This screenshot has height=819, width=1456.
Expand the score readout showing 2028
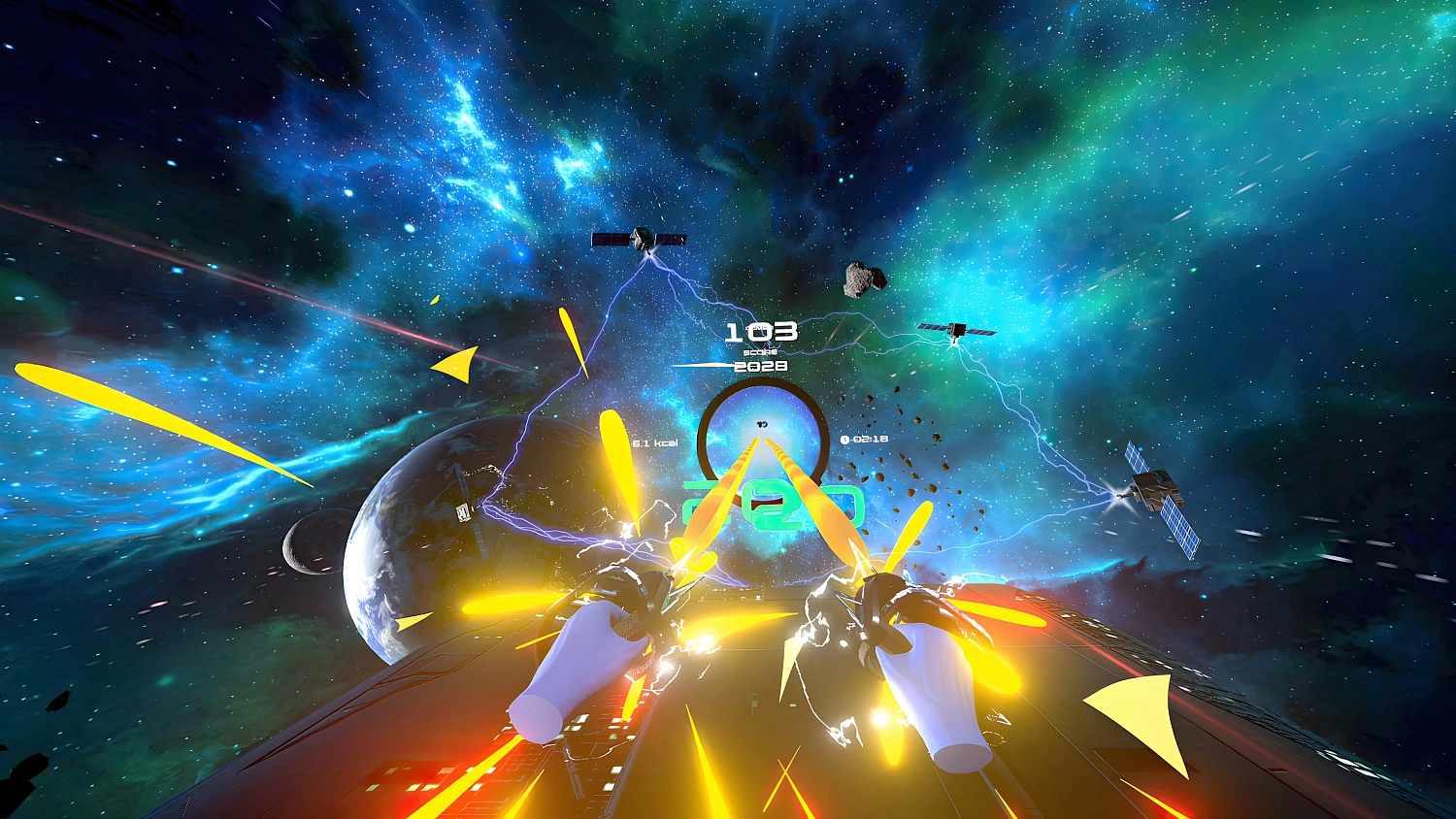tap(762, 367)
